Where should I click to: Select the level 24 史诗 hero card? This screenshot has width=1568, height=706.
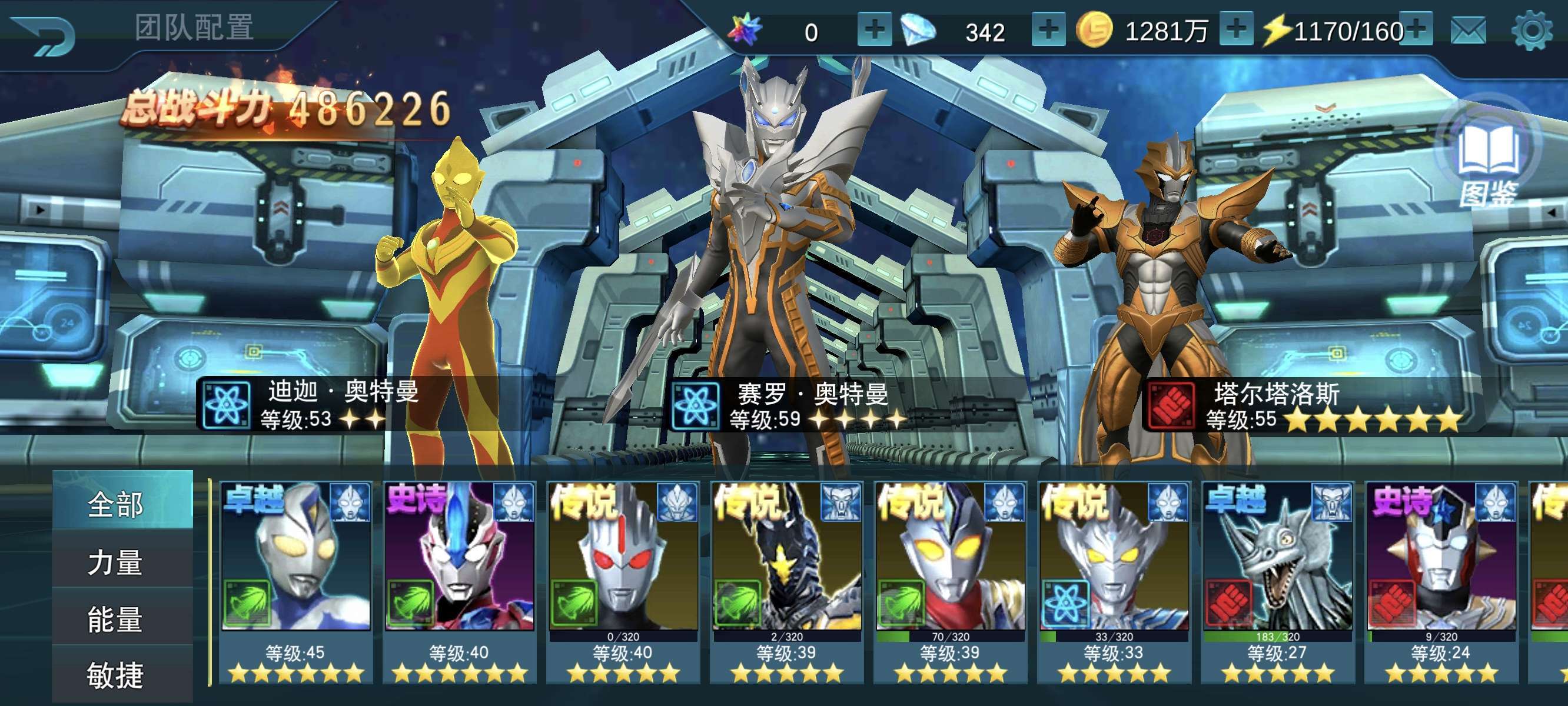[x=1441, y=578]
